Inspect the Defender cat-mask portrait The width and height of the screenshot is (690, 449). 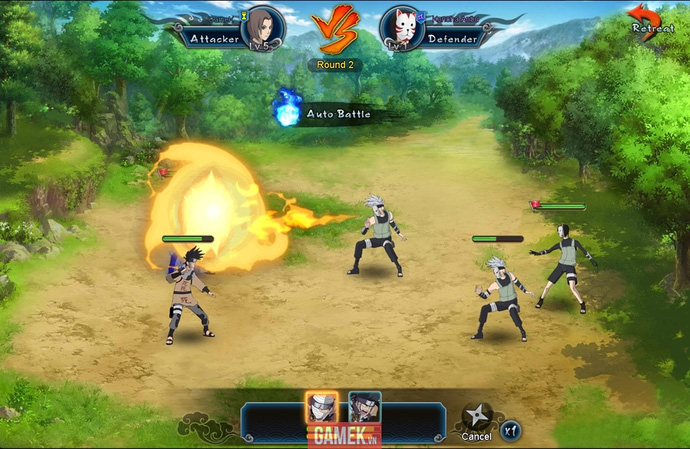click(401, 28)
